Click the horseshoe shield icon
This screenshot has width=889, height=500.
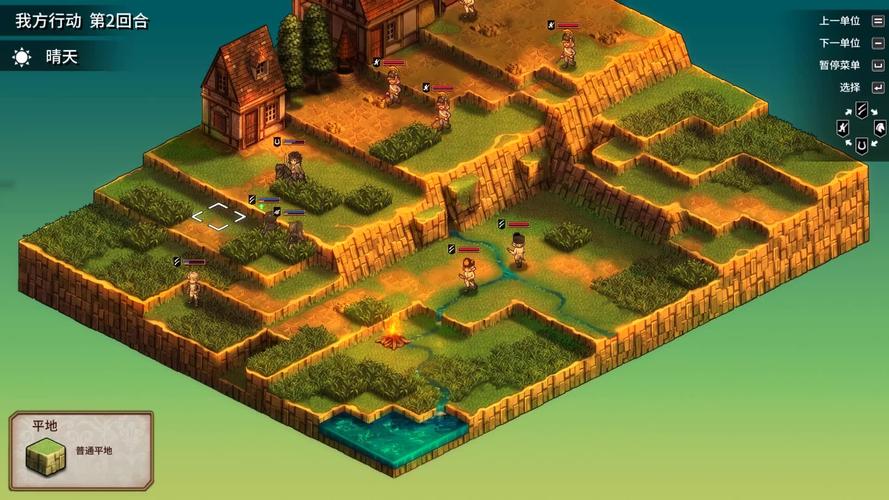[861, 146]
